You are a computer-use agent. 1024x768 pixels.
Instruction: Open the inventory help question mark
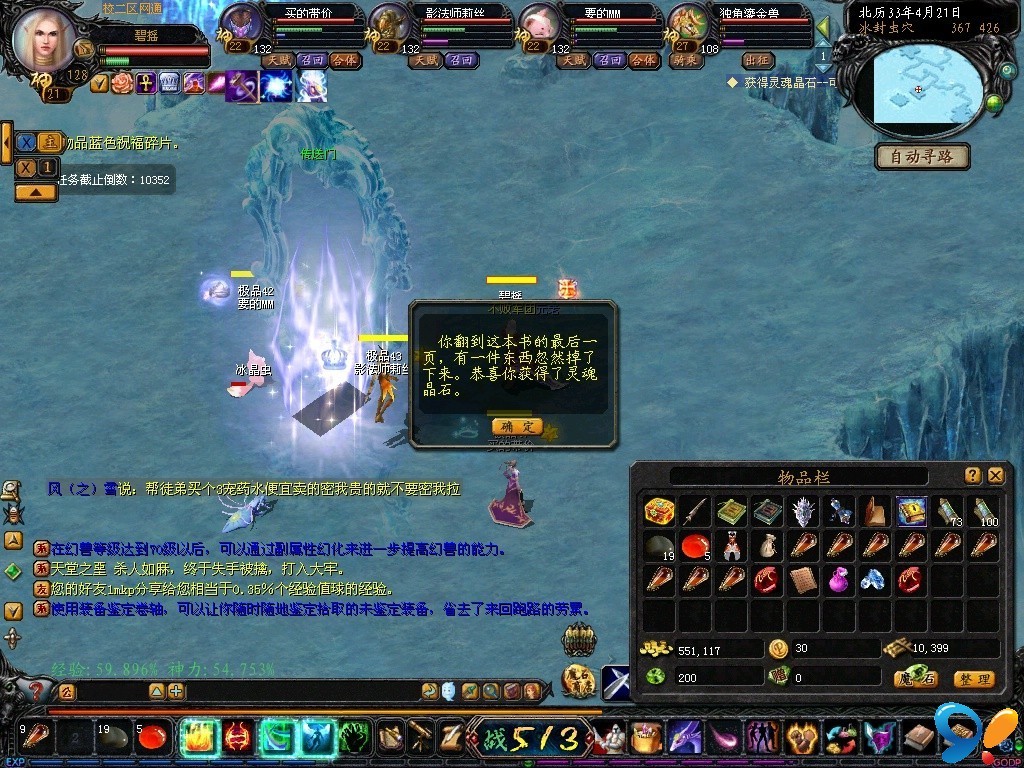coord(973,476)
